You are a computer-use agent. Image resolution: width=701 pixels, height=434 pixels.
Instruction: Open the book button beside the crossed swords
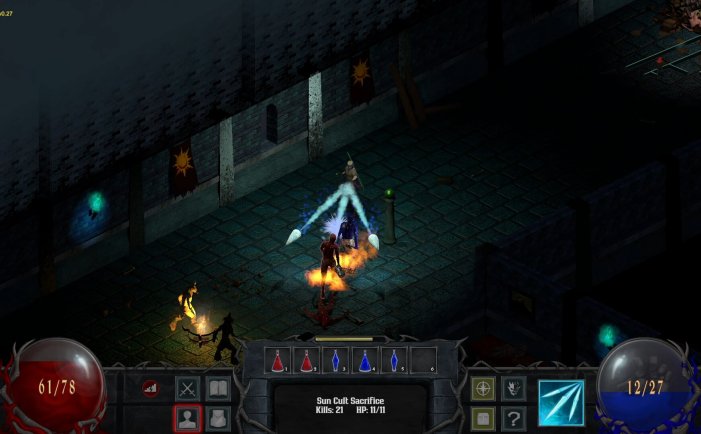pos(217,388)
